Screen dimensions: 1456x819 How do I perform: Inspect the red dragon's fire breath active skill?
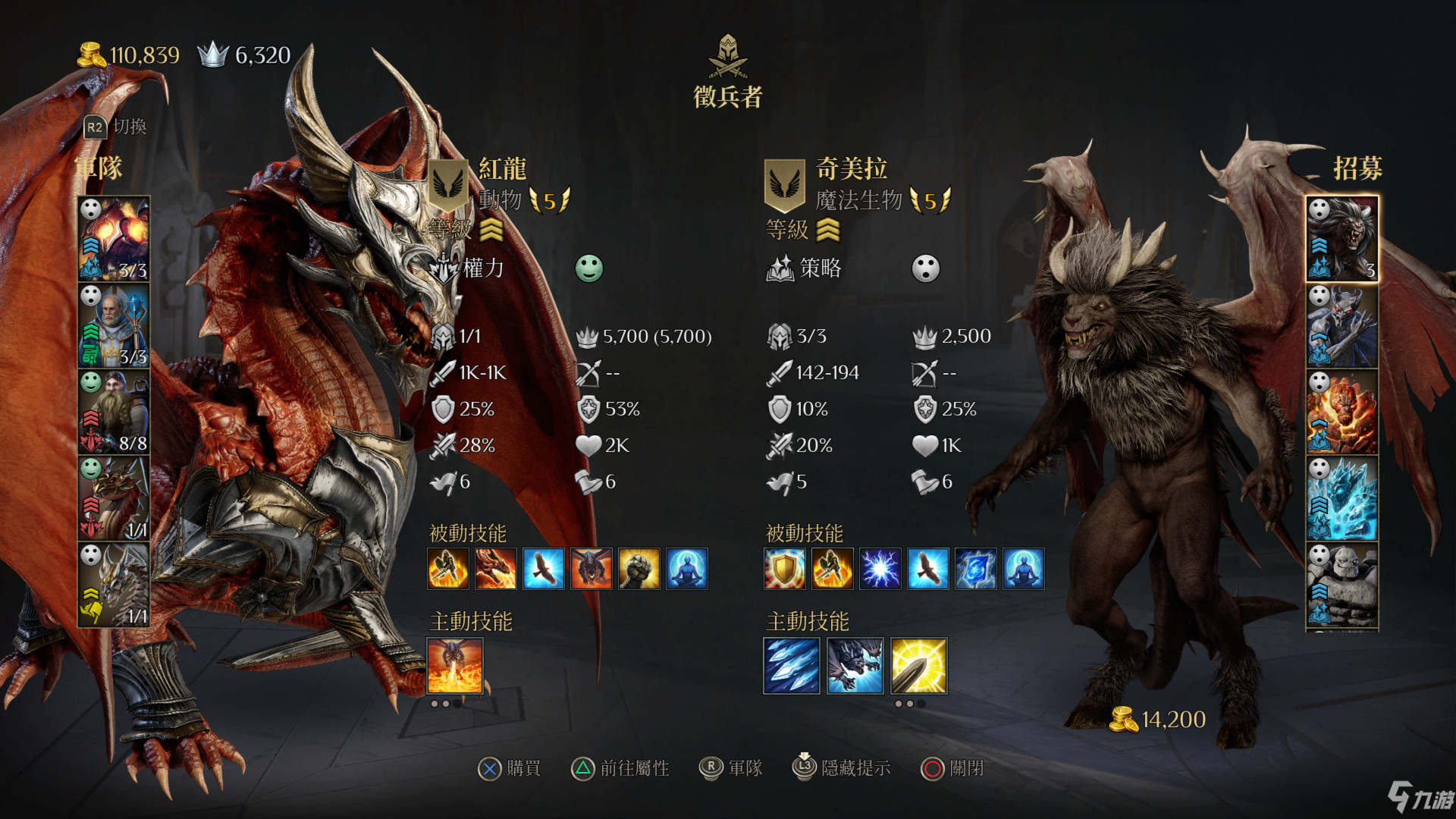point(455,666)
